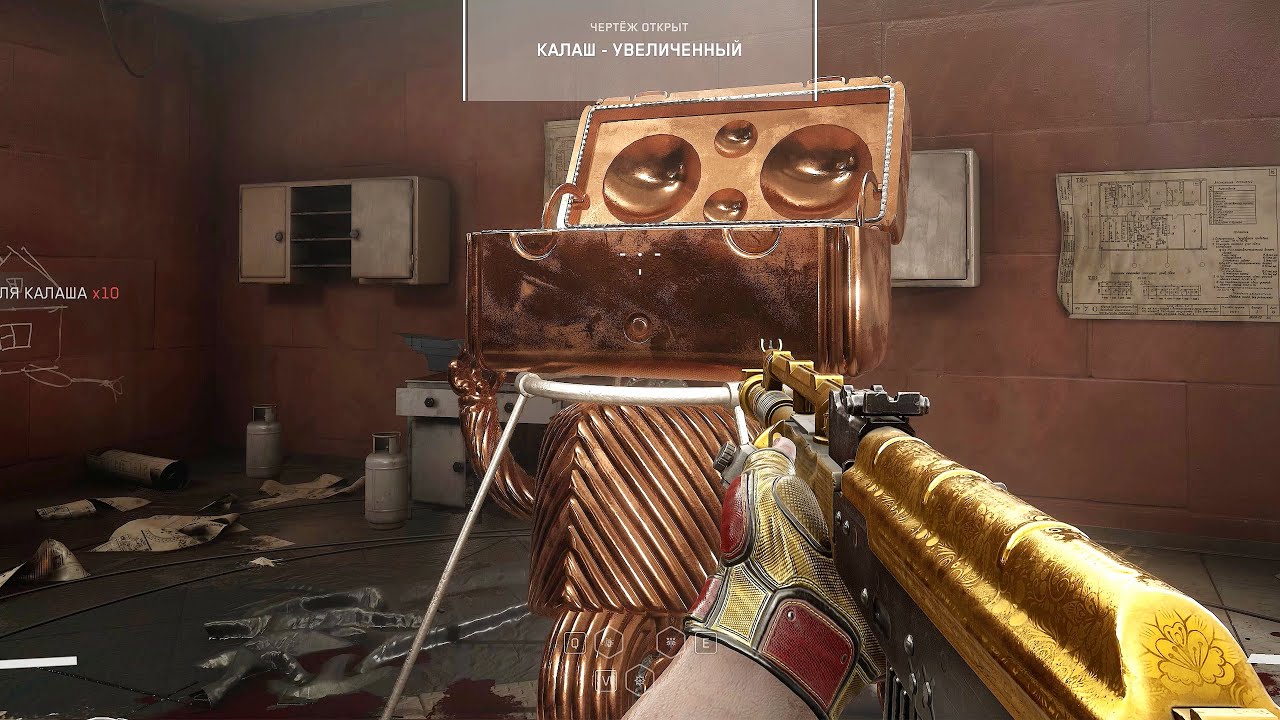Click the V key prompt icon
1280x720 pixels.
[x=607, y=679]
